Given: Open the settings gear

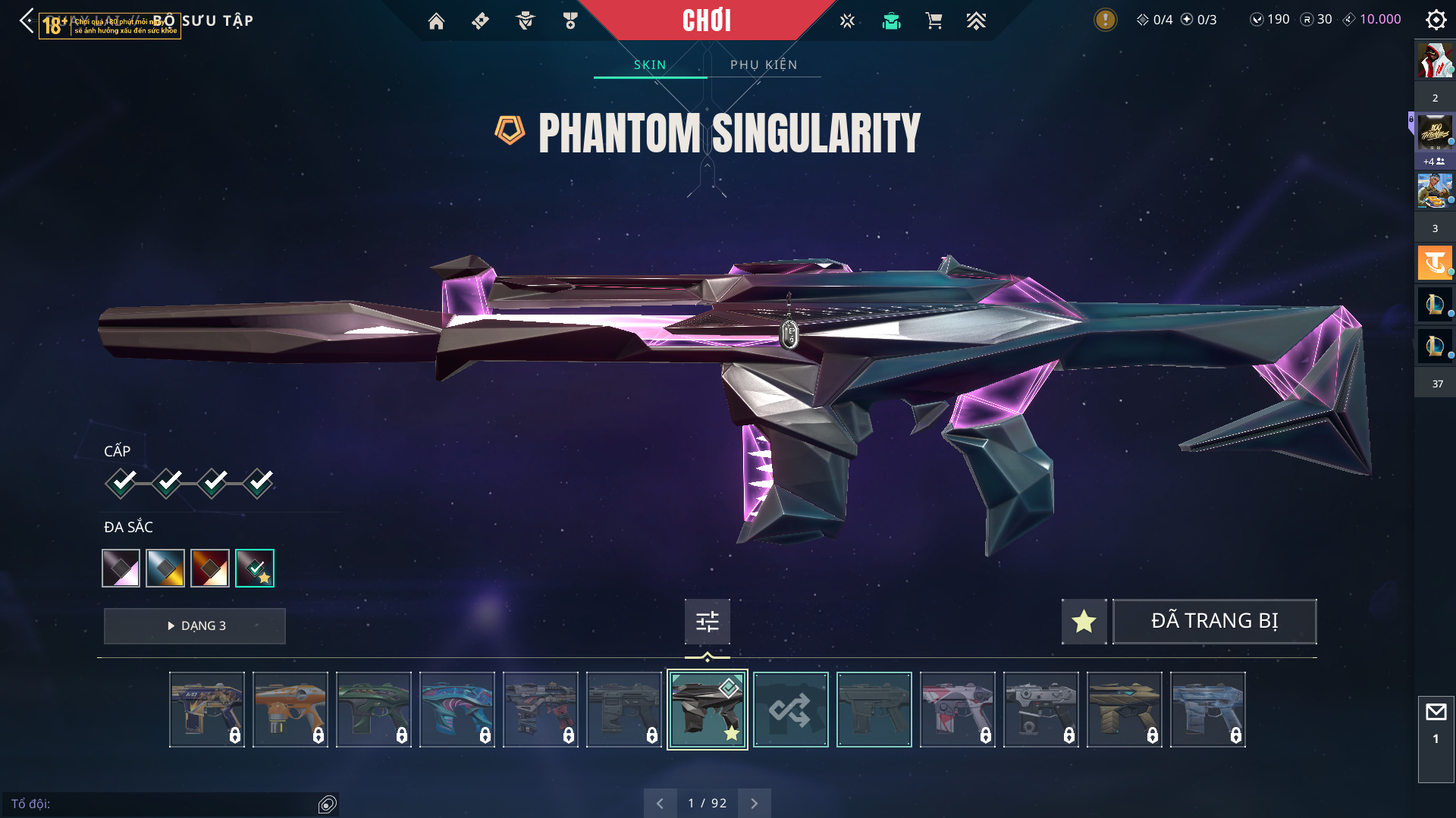Looking at the screenshot, I should pos(1436,20).
